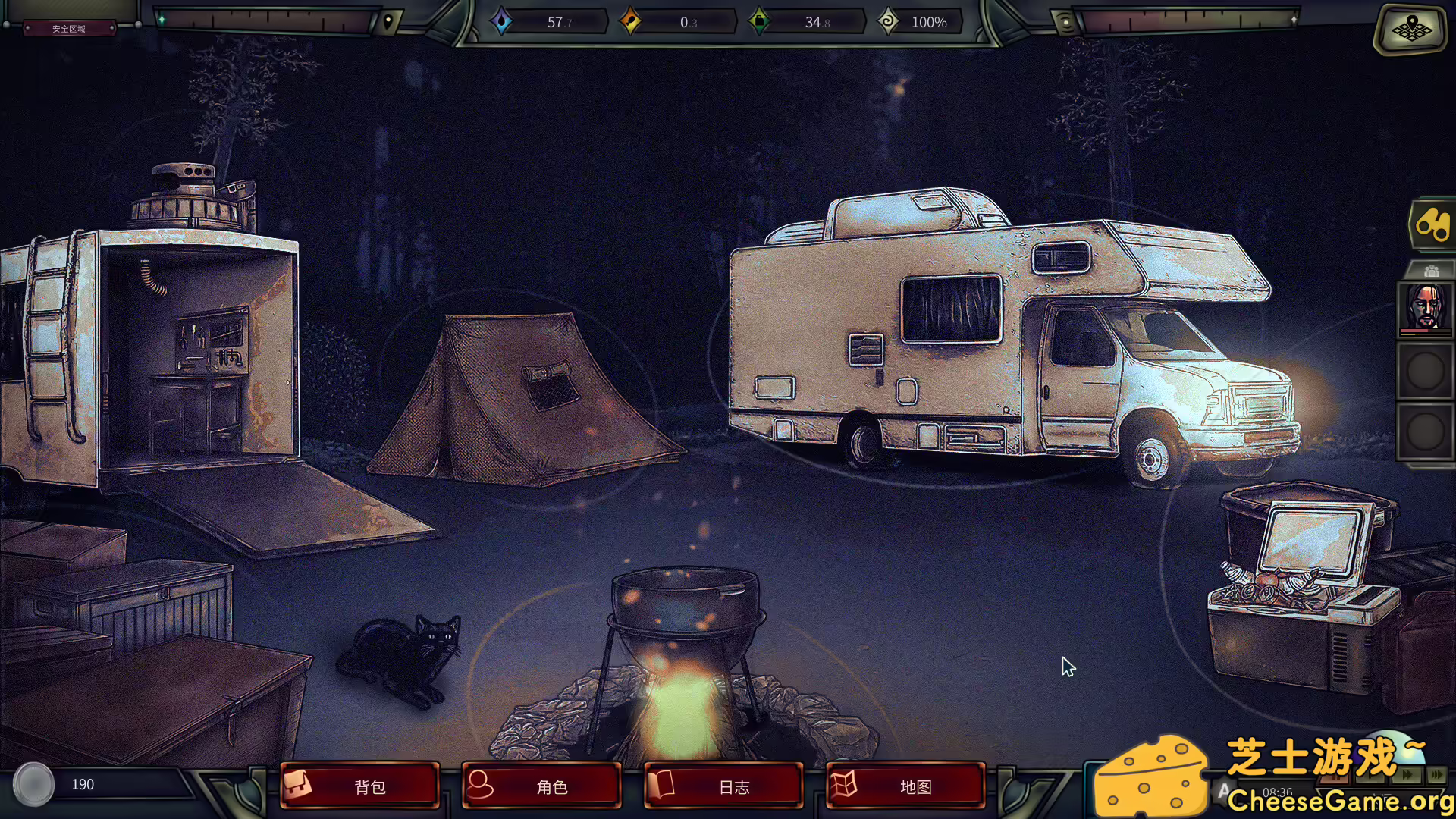Open the 日志 journal
The height and width of the screenshot is (819, 1456).
[x=723, y=786]
